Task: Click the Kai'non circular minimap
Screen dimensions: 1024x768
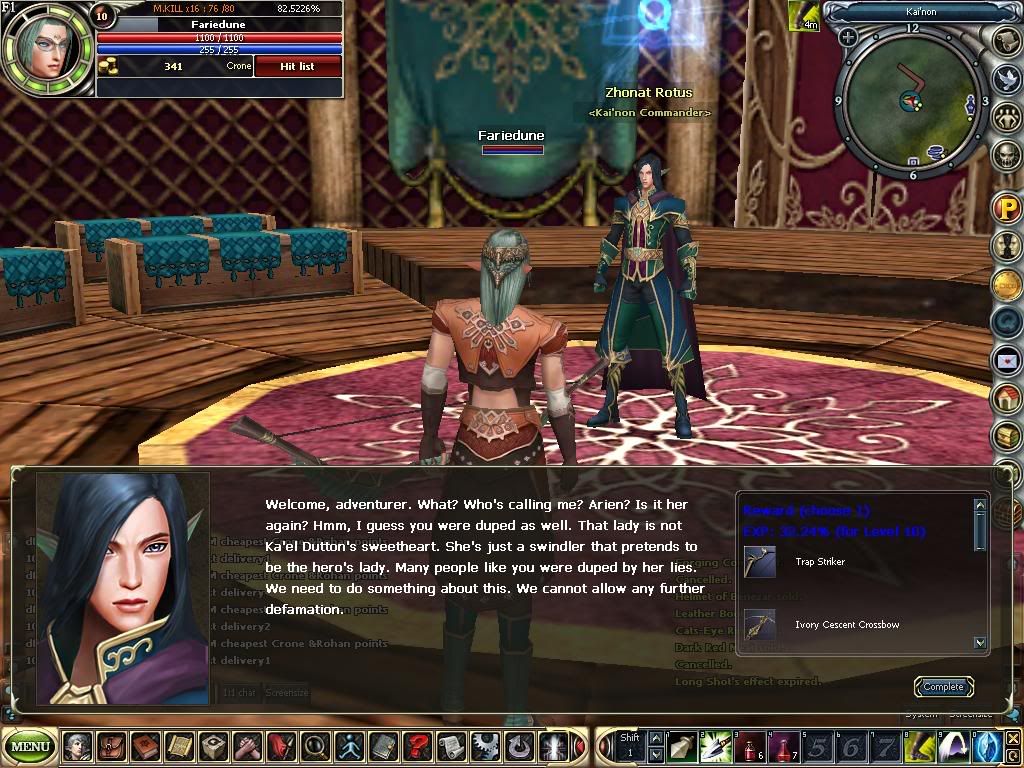Action: pyautogui.click(x=910, y=99)
